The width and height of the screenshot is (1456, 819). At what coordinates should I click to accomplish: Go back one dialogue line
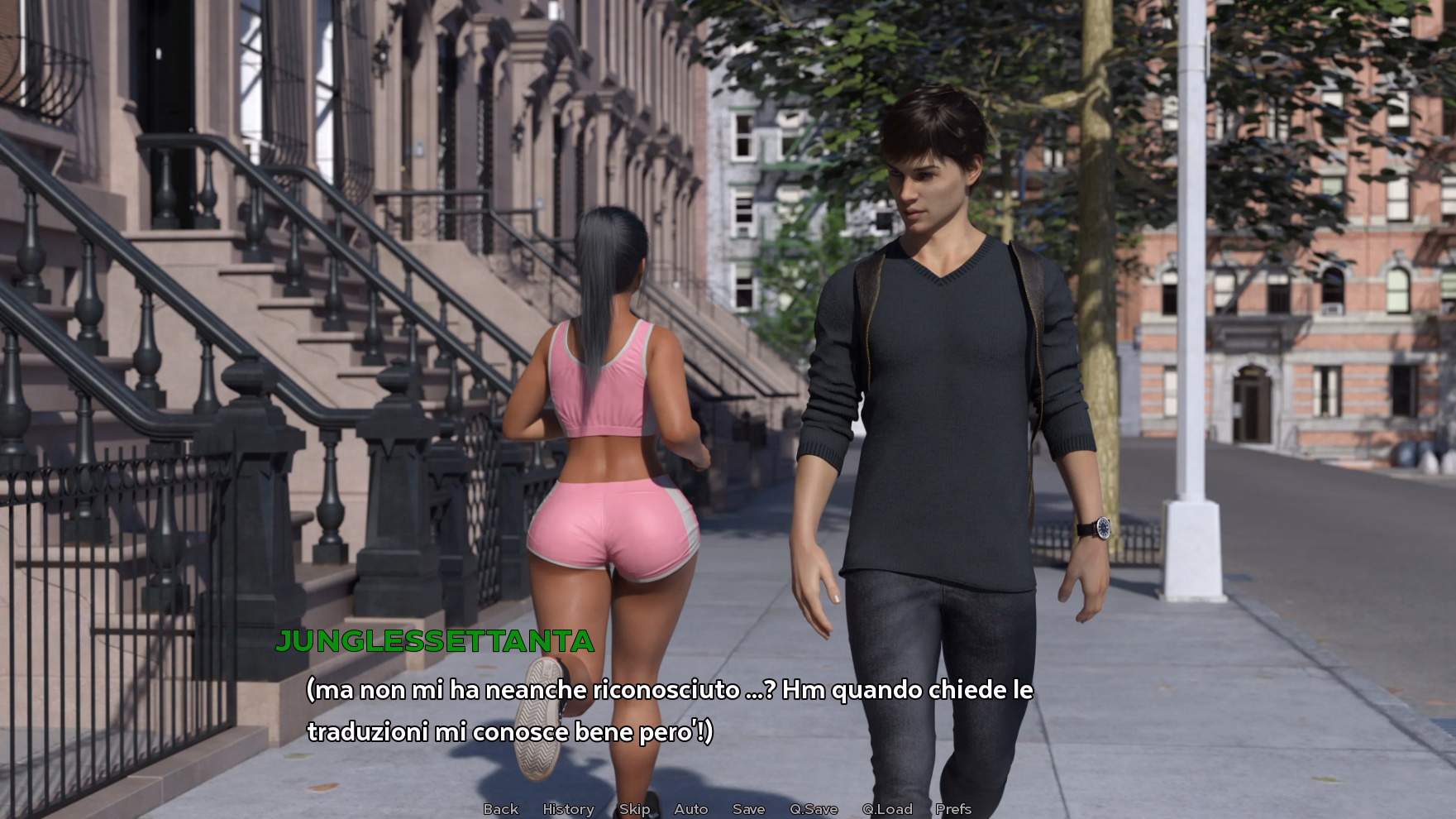coord(500,809)
